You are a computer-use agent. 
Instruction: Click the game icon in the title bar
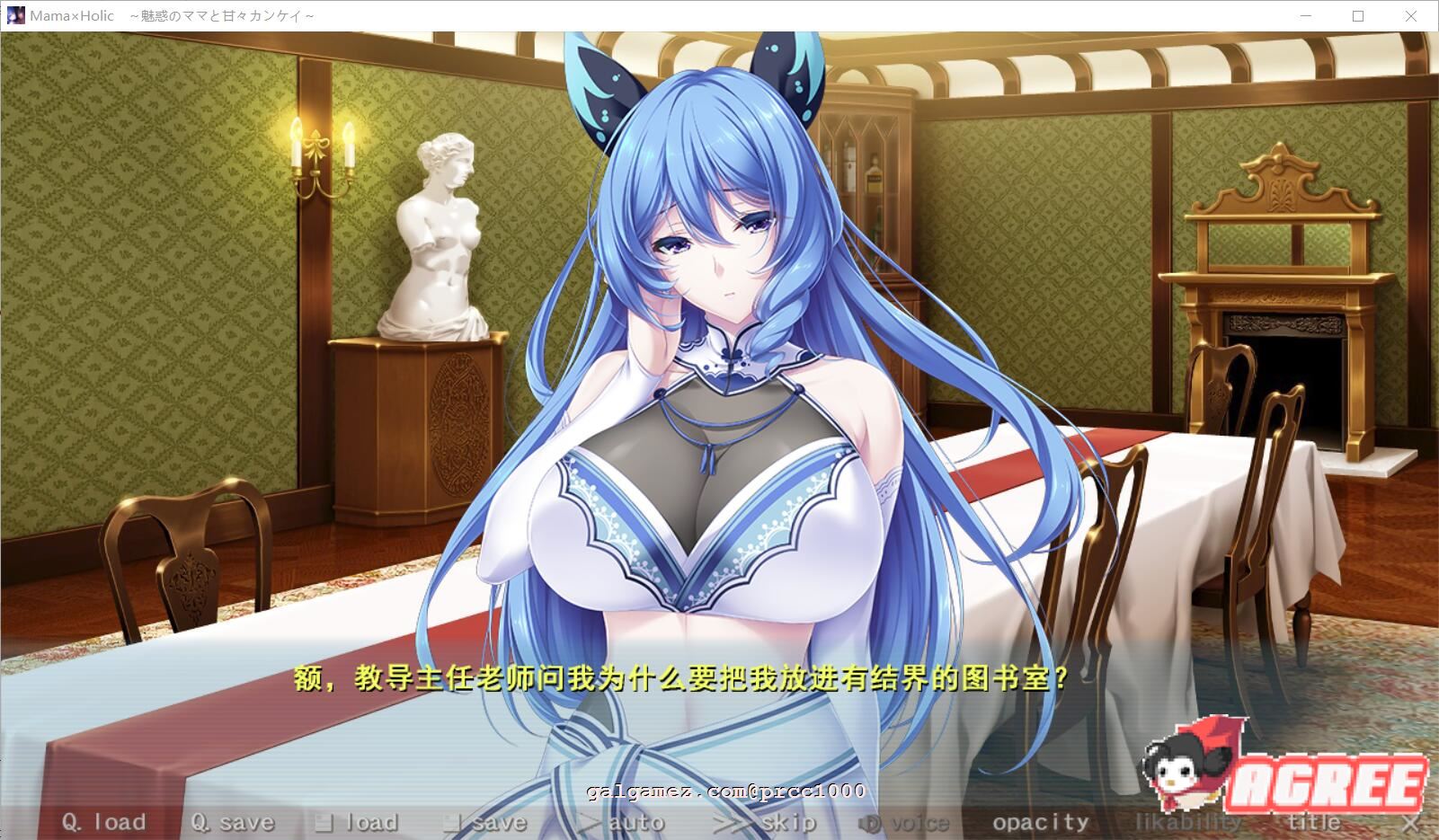(x=14, y=14)
